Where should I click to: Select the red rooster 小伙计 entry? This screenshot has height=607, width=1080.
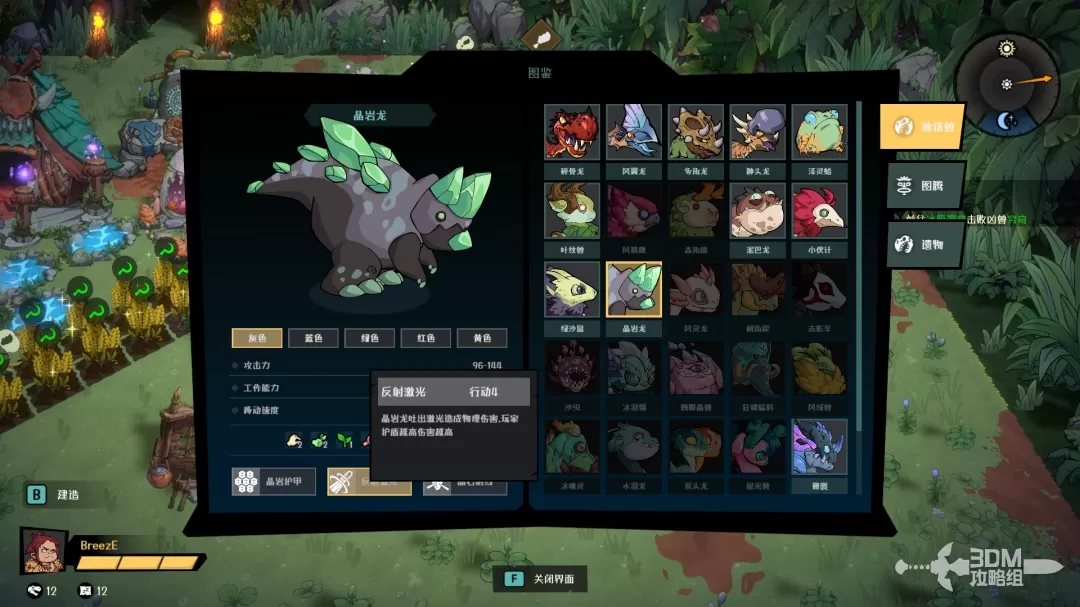tap(820, 211)
